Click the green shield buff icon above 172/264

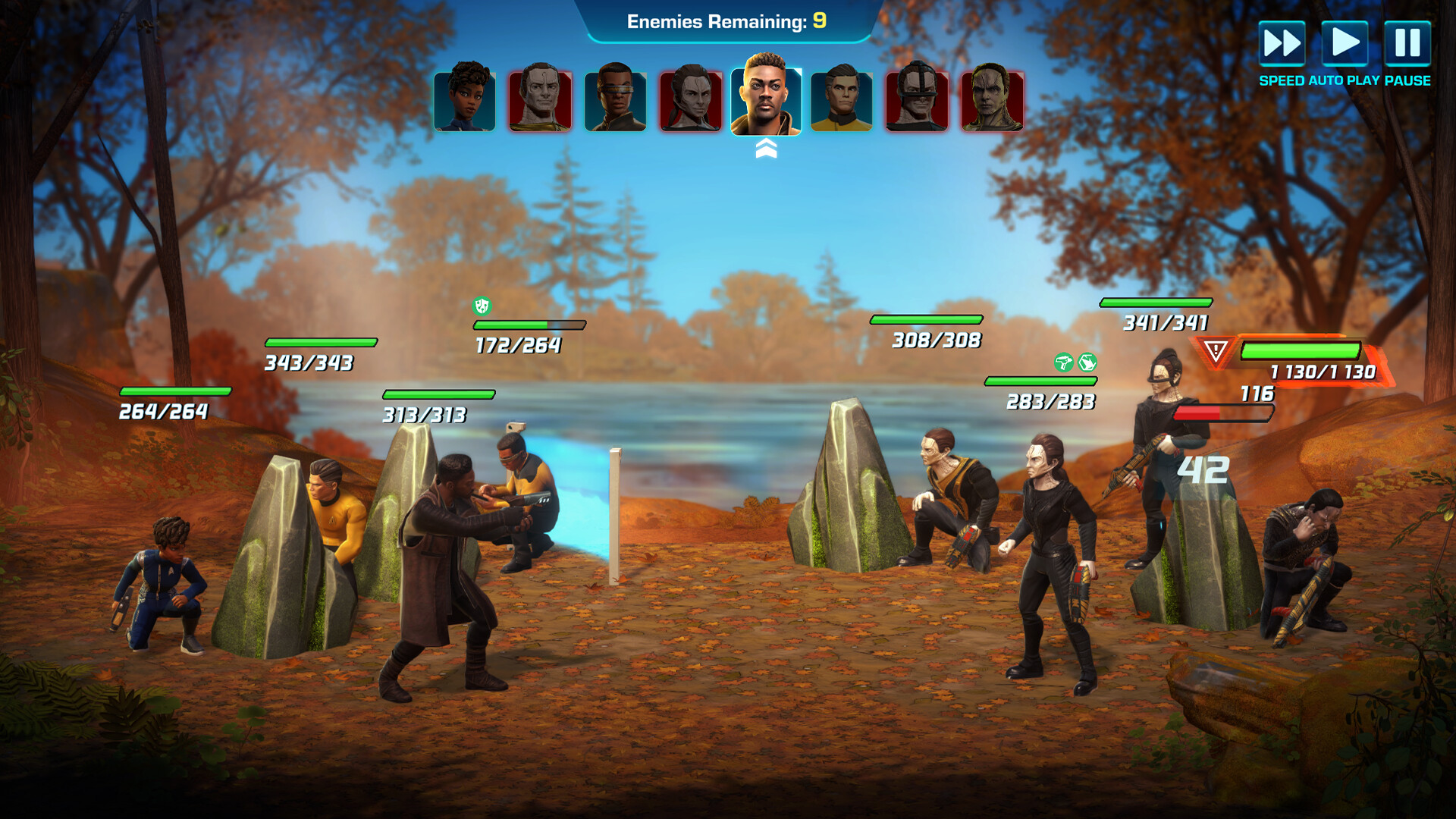482,307
